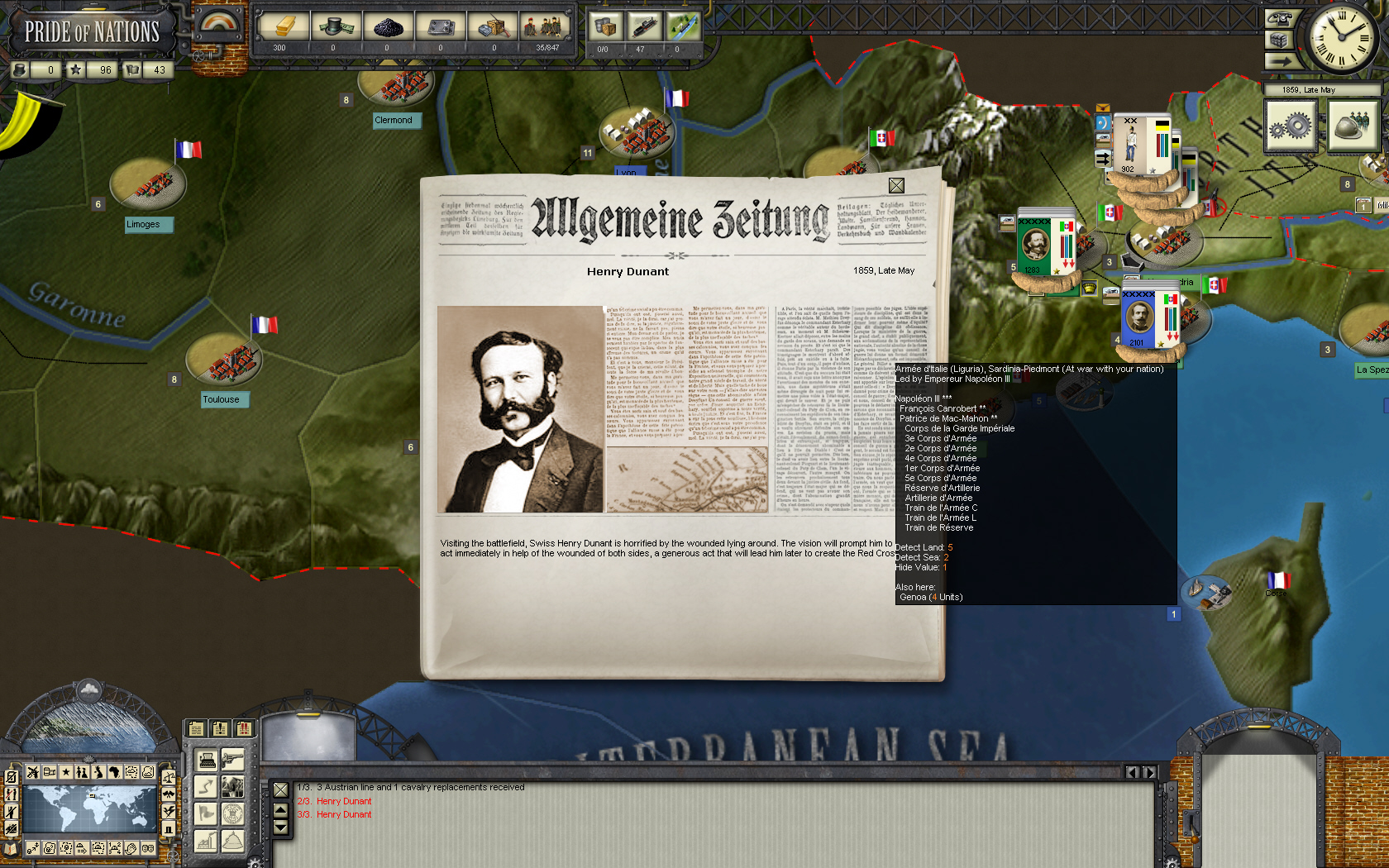
Task: Click the telephone icon beside the clock
Action: 1280,18
